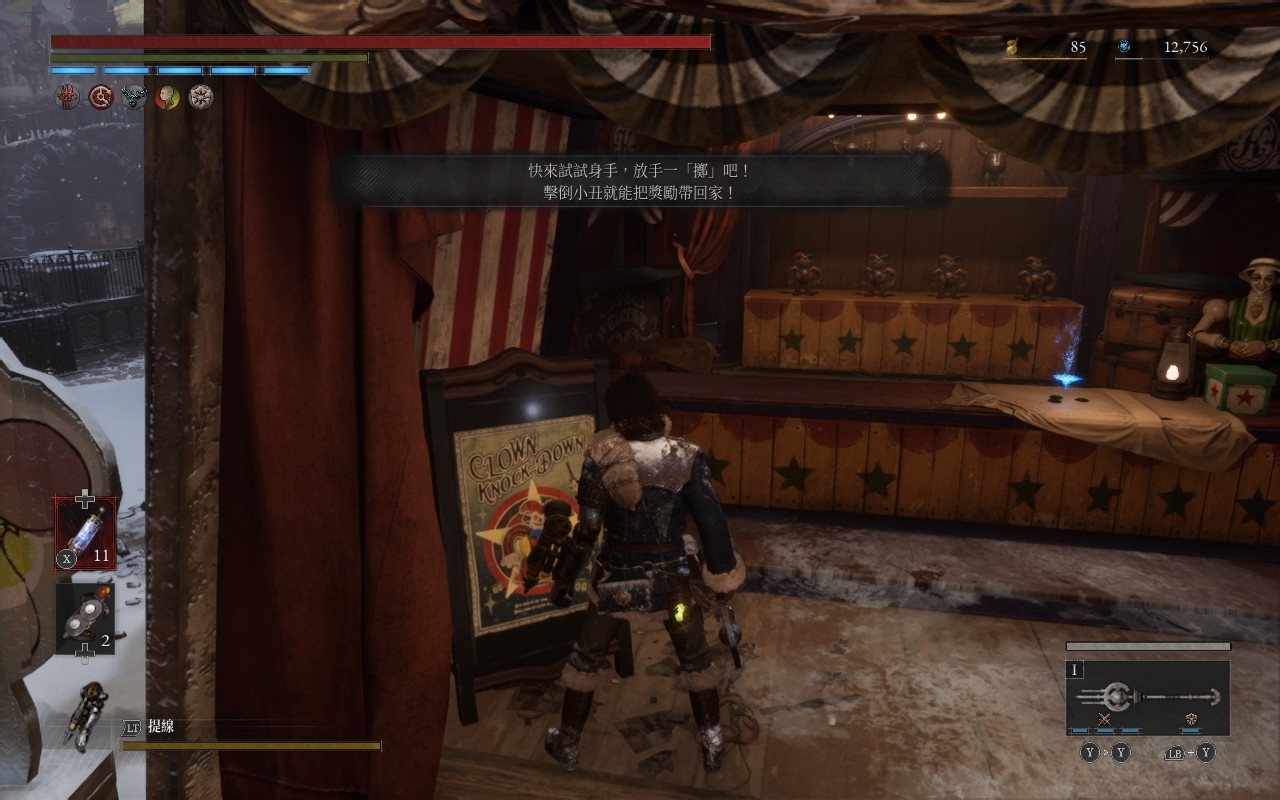Viewport: 1280px width, 800px height.
Task: Select the flower-shaped fable art icon
Action: 1191,719
